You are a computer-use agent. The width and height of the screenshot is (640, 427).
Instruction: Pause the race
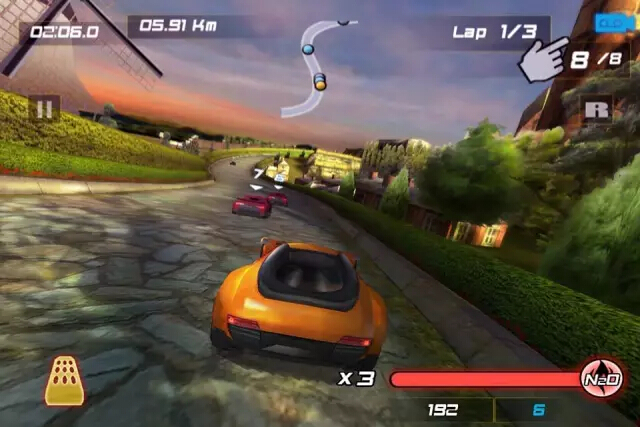pos(44,108)
